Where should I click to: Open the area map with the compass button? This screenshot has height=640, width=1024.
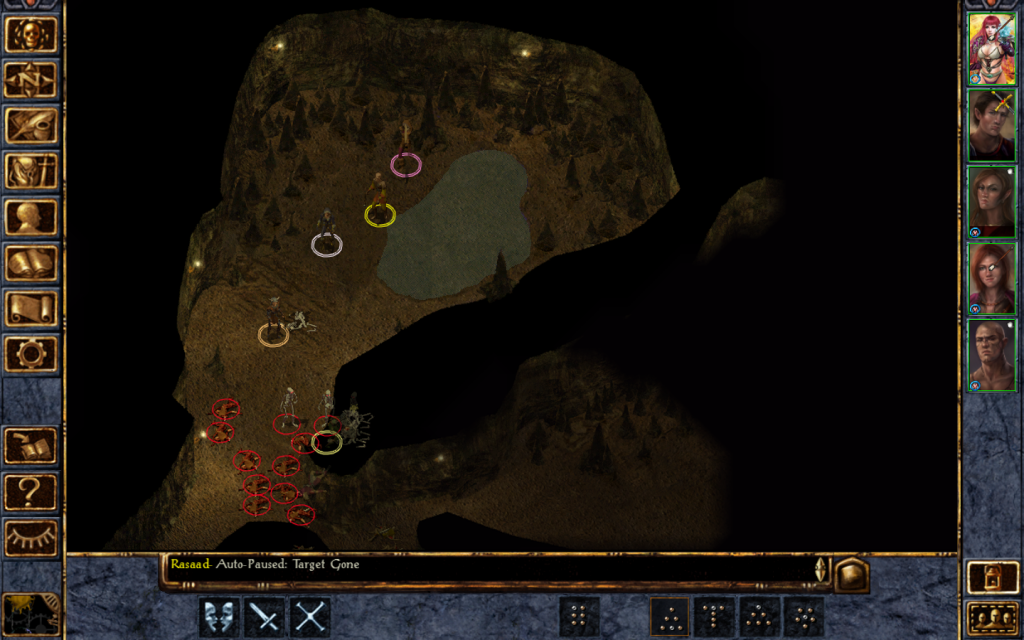(x=31, y=80)
